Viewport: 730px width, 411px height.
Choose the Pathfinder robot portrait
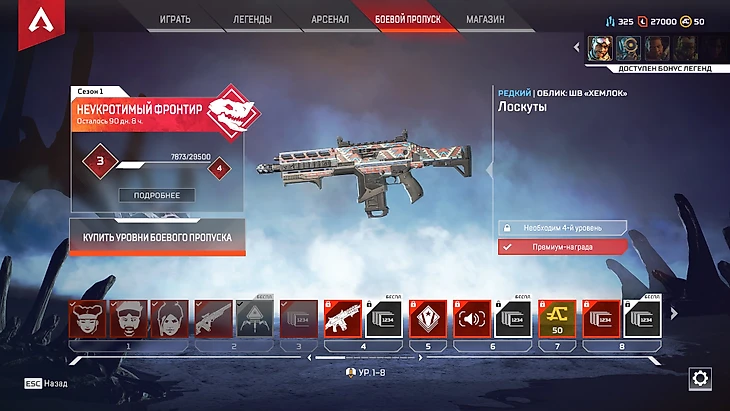coord(629,47)
